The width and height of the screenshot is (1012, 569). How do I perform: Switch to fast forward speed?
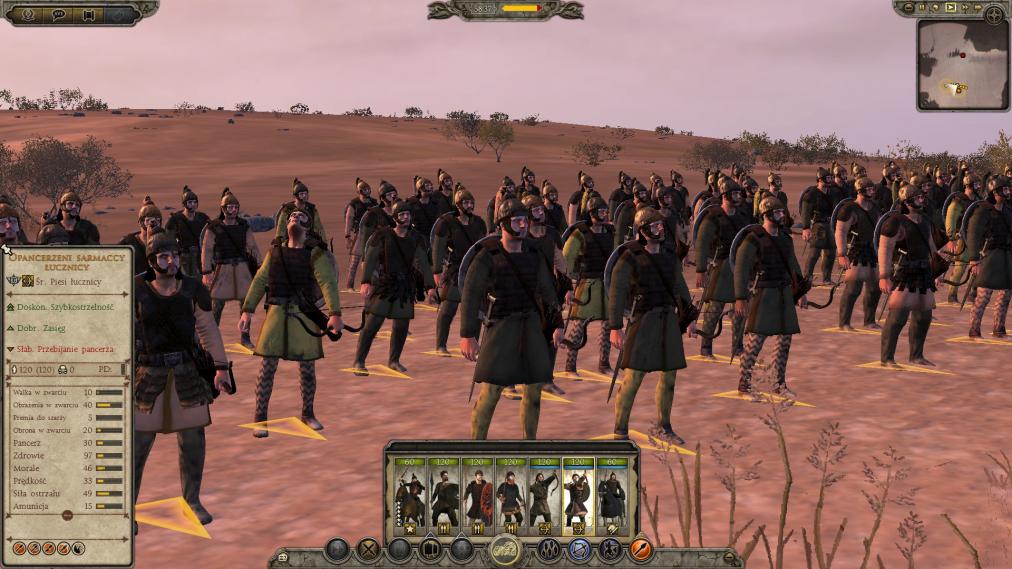coord(965,8)
